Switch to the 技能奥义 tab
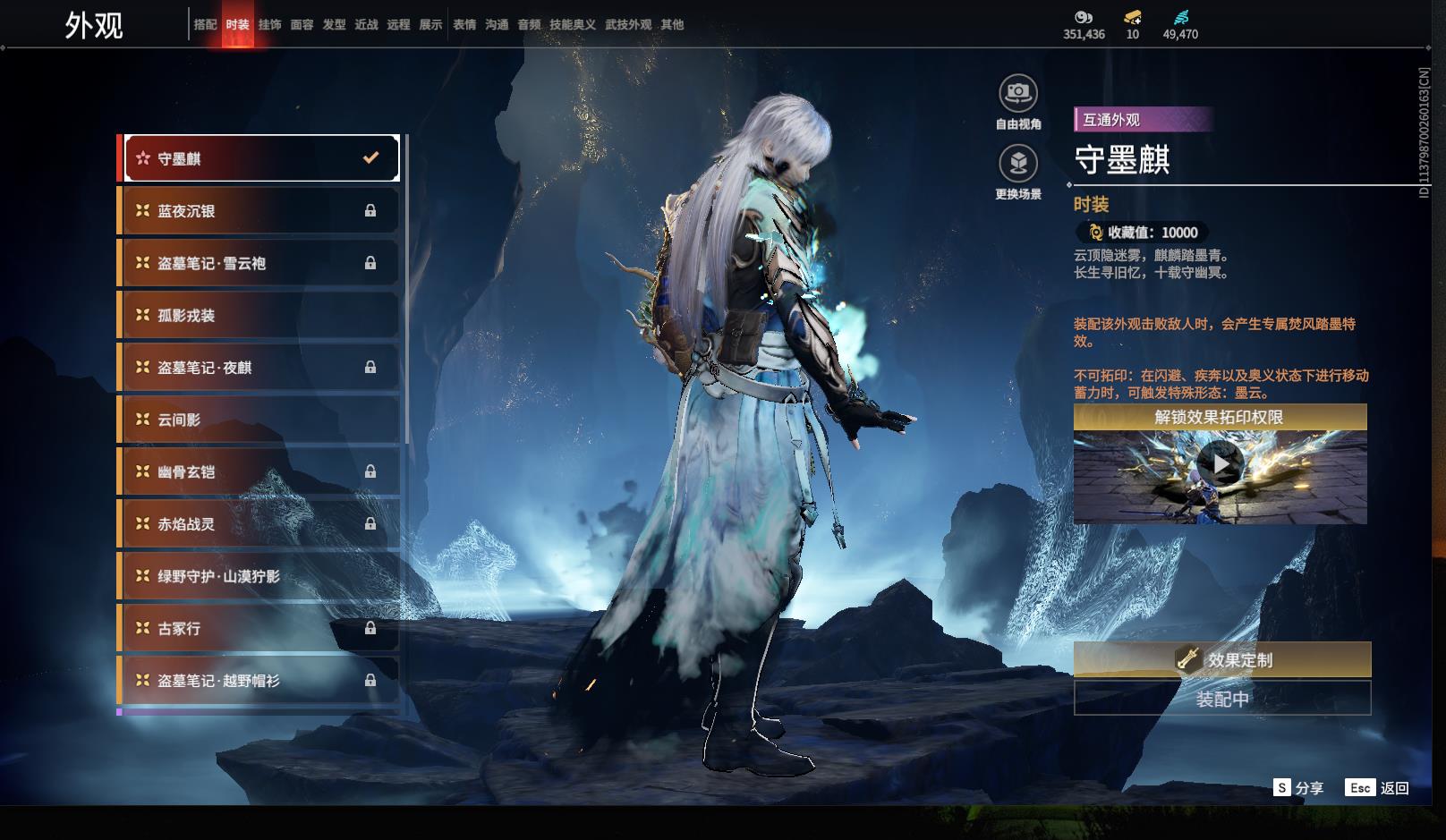The image size is (1446, 840). (573, 25)
